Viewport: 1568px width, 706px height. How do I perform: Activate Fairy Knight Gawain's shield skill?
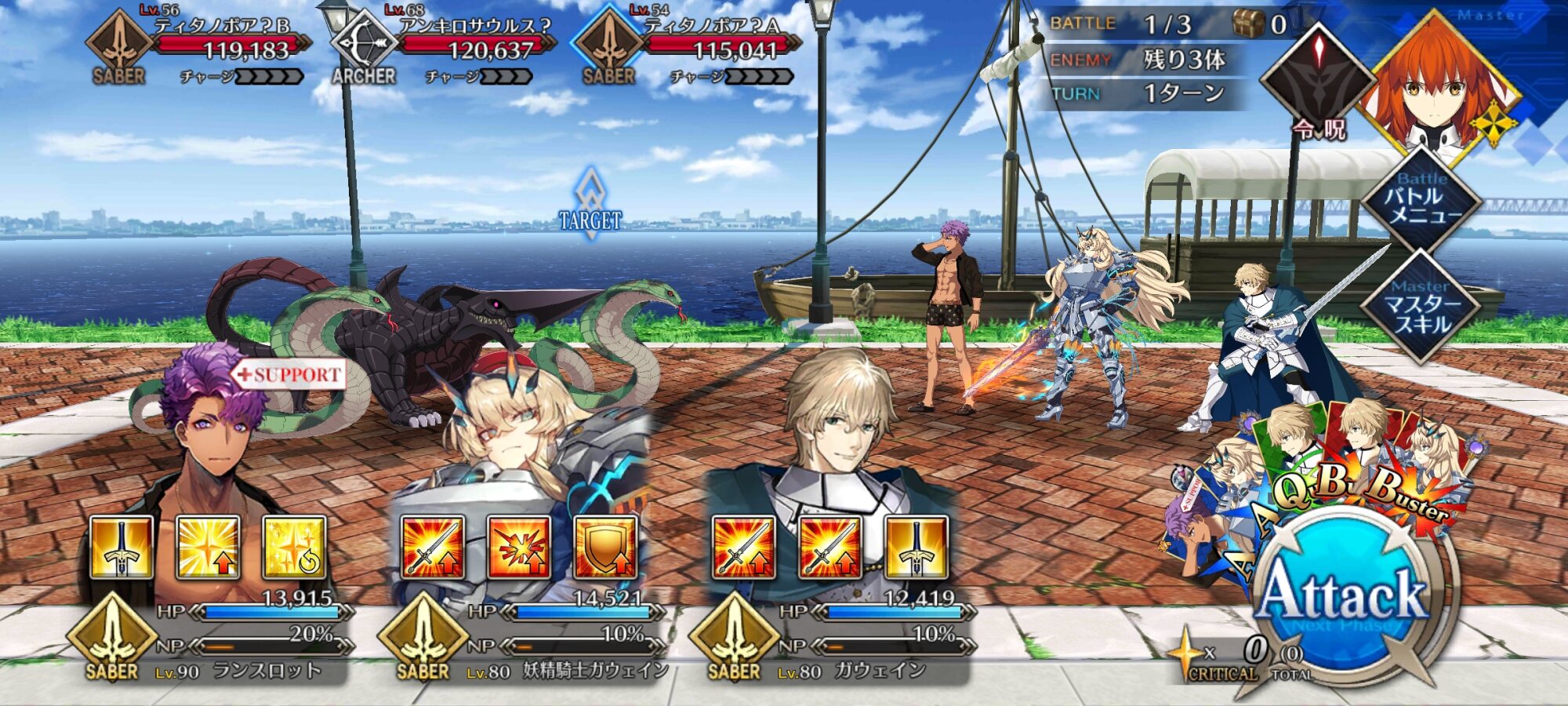(x=605, y=547)
